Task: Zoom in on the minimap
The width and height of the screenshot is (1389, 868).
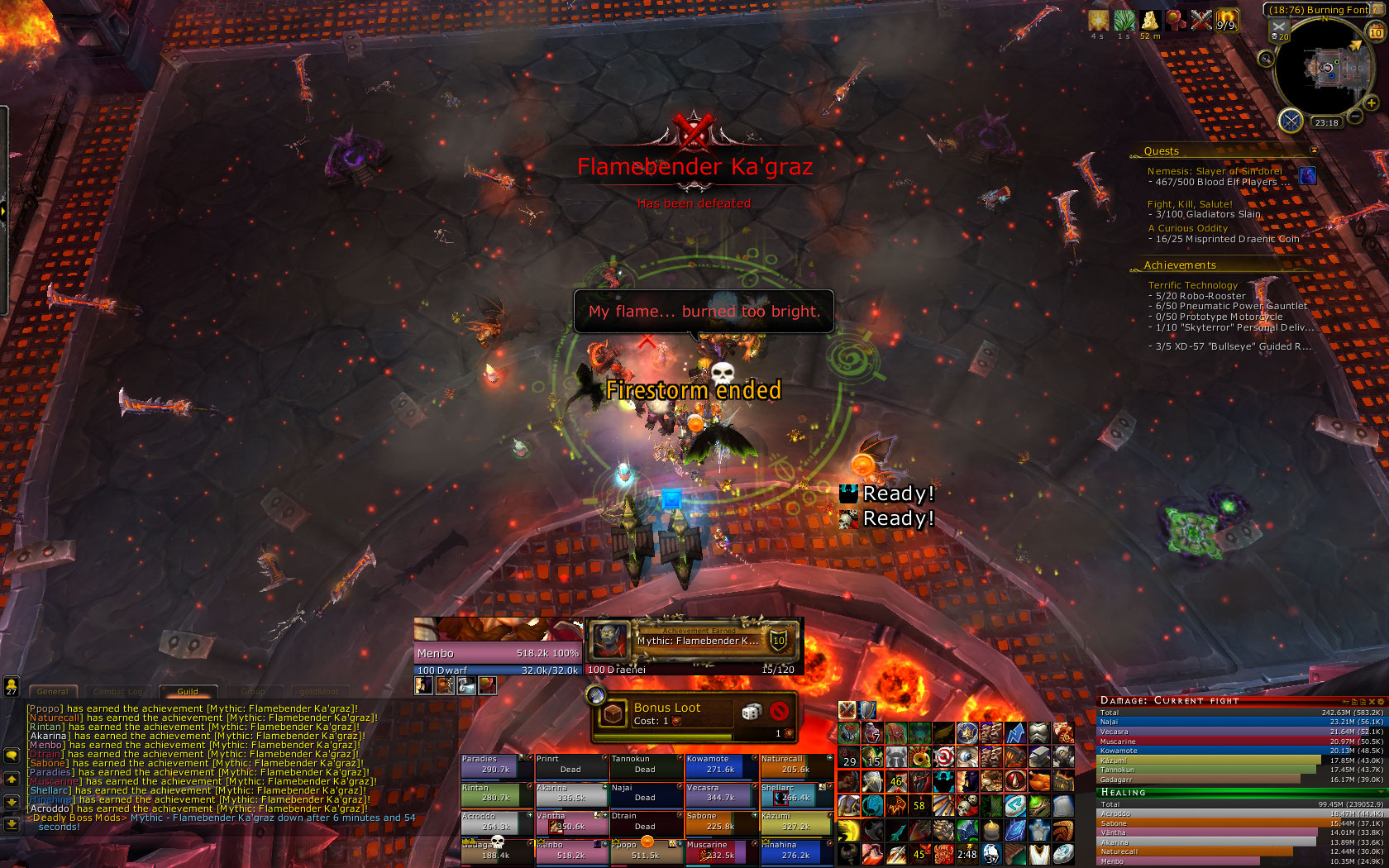Action: coord(1371,103)
